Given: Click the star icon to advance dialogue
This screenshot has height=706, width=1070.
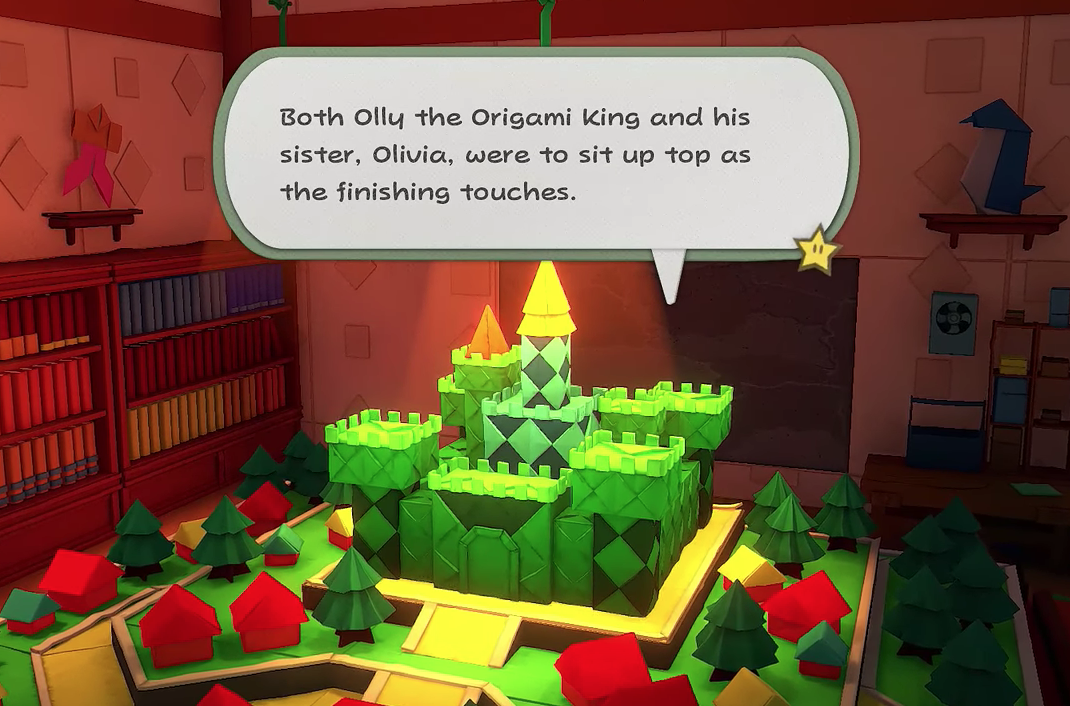Looking at the screenshot, I should tap(819, 247).
